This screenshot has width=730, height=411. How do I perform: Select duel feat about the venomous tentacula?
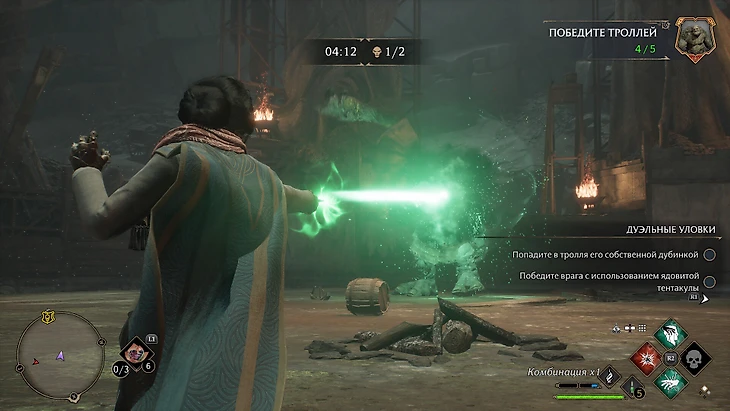tap(600, 281)
